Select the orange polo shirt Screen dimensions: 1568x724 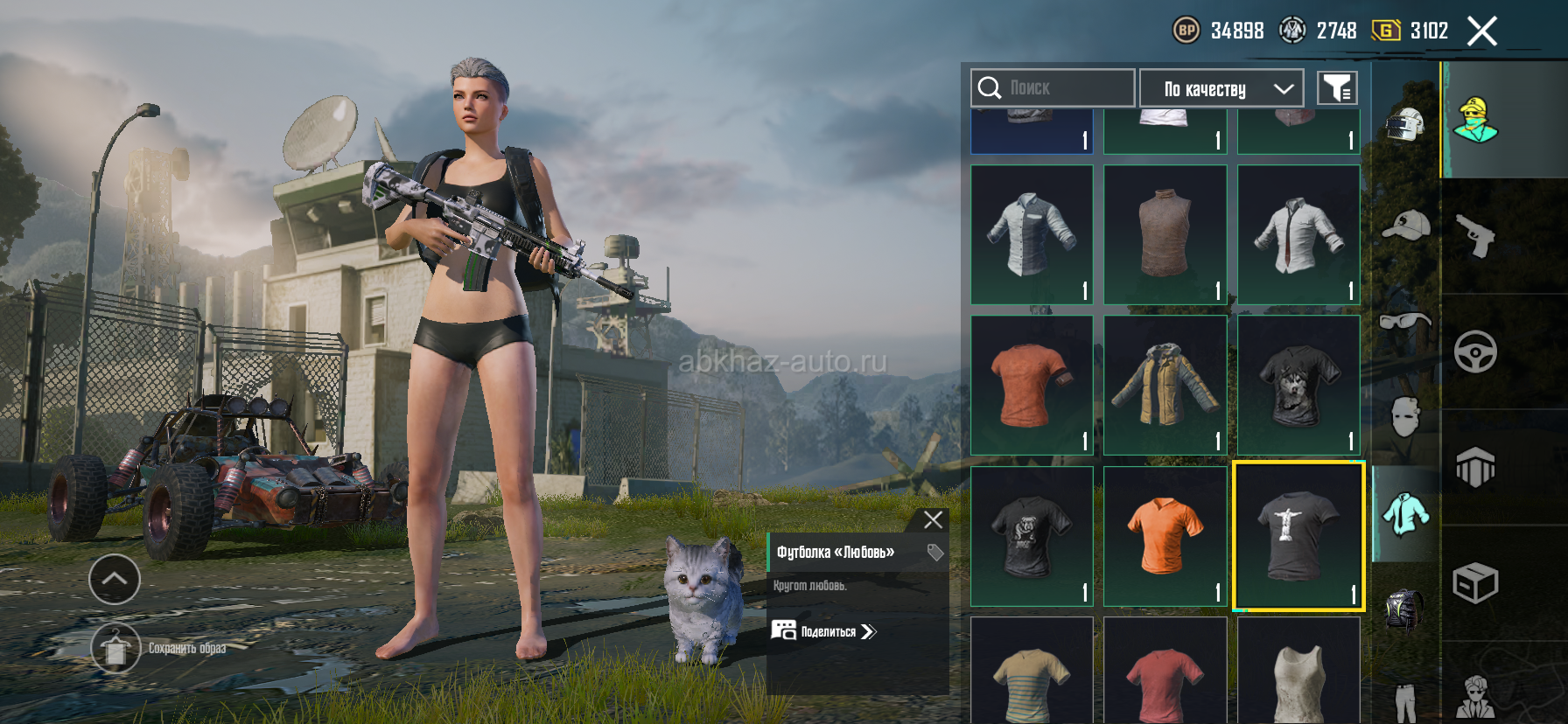click(1165, 535)
